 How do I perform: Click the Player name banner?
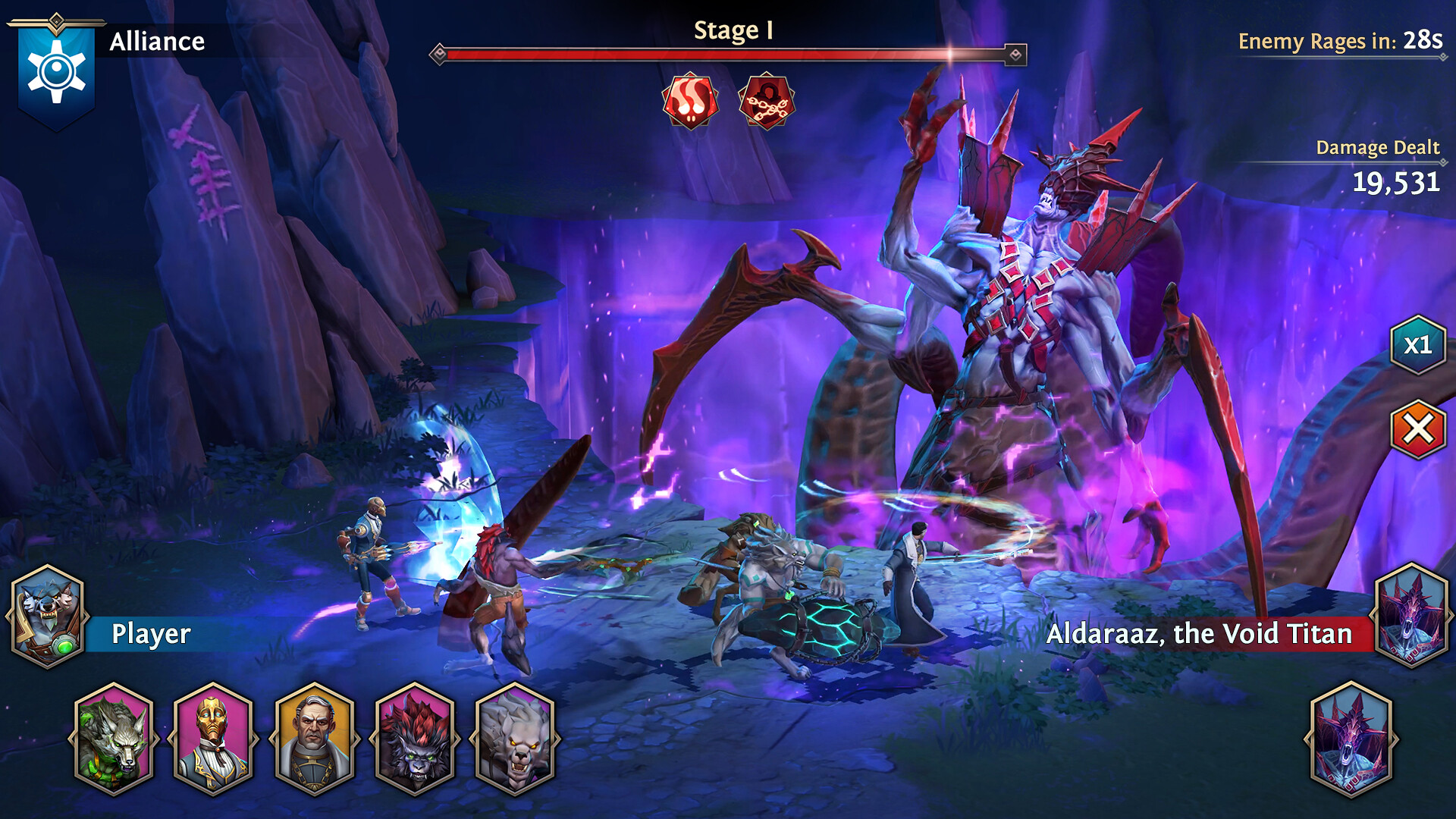coord(152,635)
